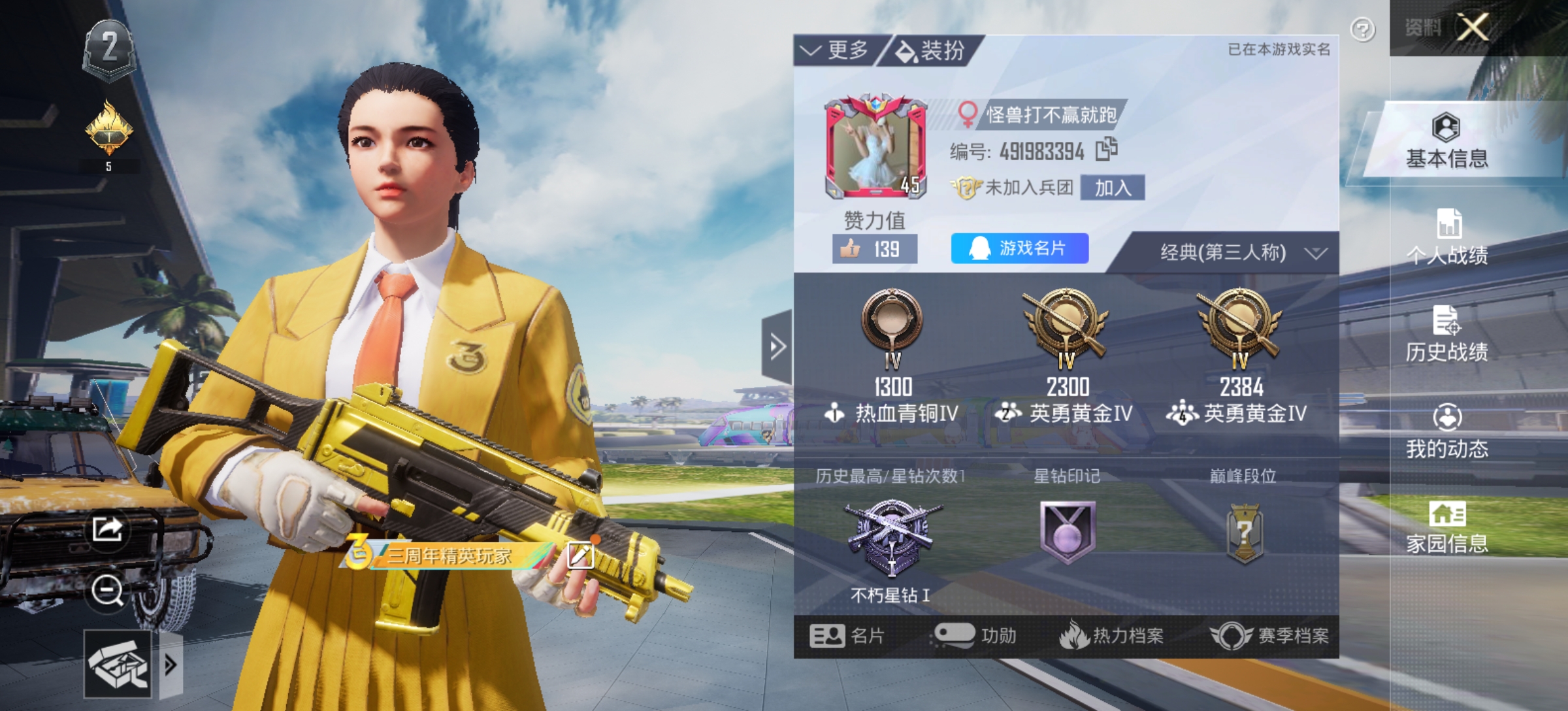Image resolution: width=1568 pixels, height=711 pixels.
Task: Switch to the 基本信息 tab
Action: click(1446, 141)
